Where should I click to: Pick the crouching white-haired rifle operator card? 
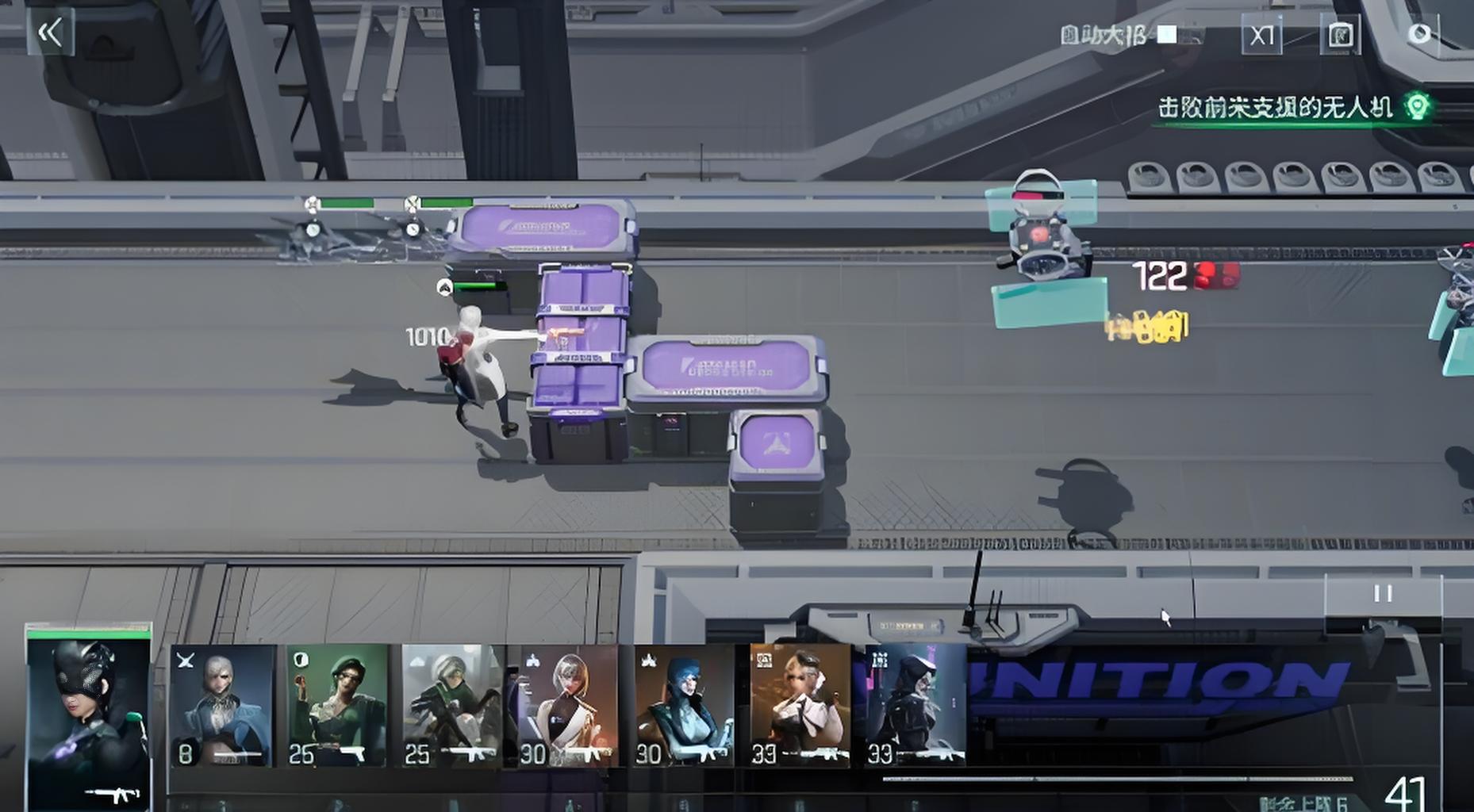pos(451,705)
